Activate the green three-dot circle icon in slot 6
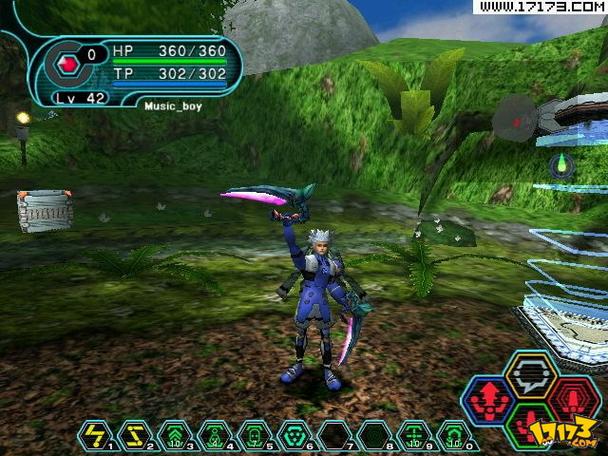This screenshot has width=608, height=456. [294, 434]
